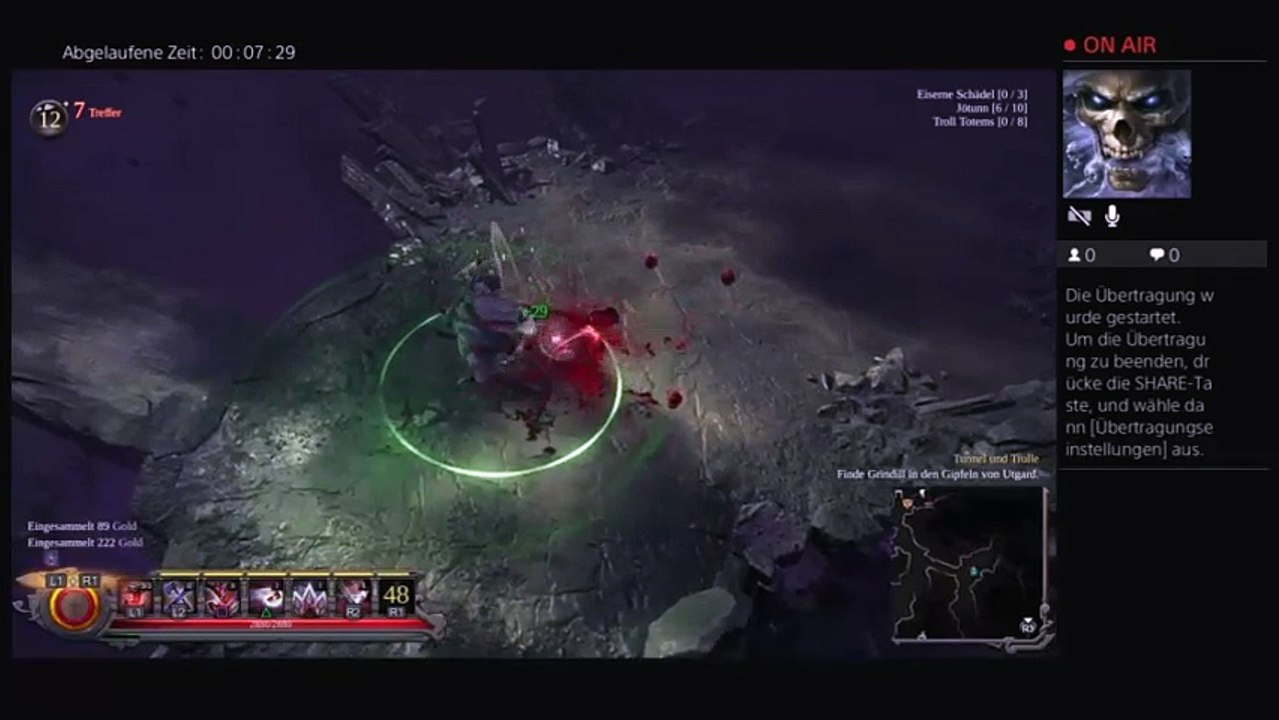Trigger the white swoosh dash skill
Viewport: 1279px width, 720px height.
click(265, 596)
